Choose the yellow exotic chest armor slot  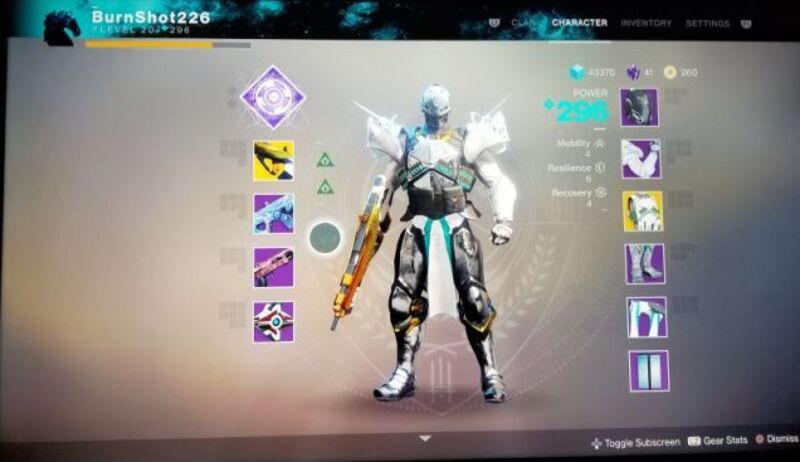pos(643,211)
